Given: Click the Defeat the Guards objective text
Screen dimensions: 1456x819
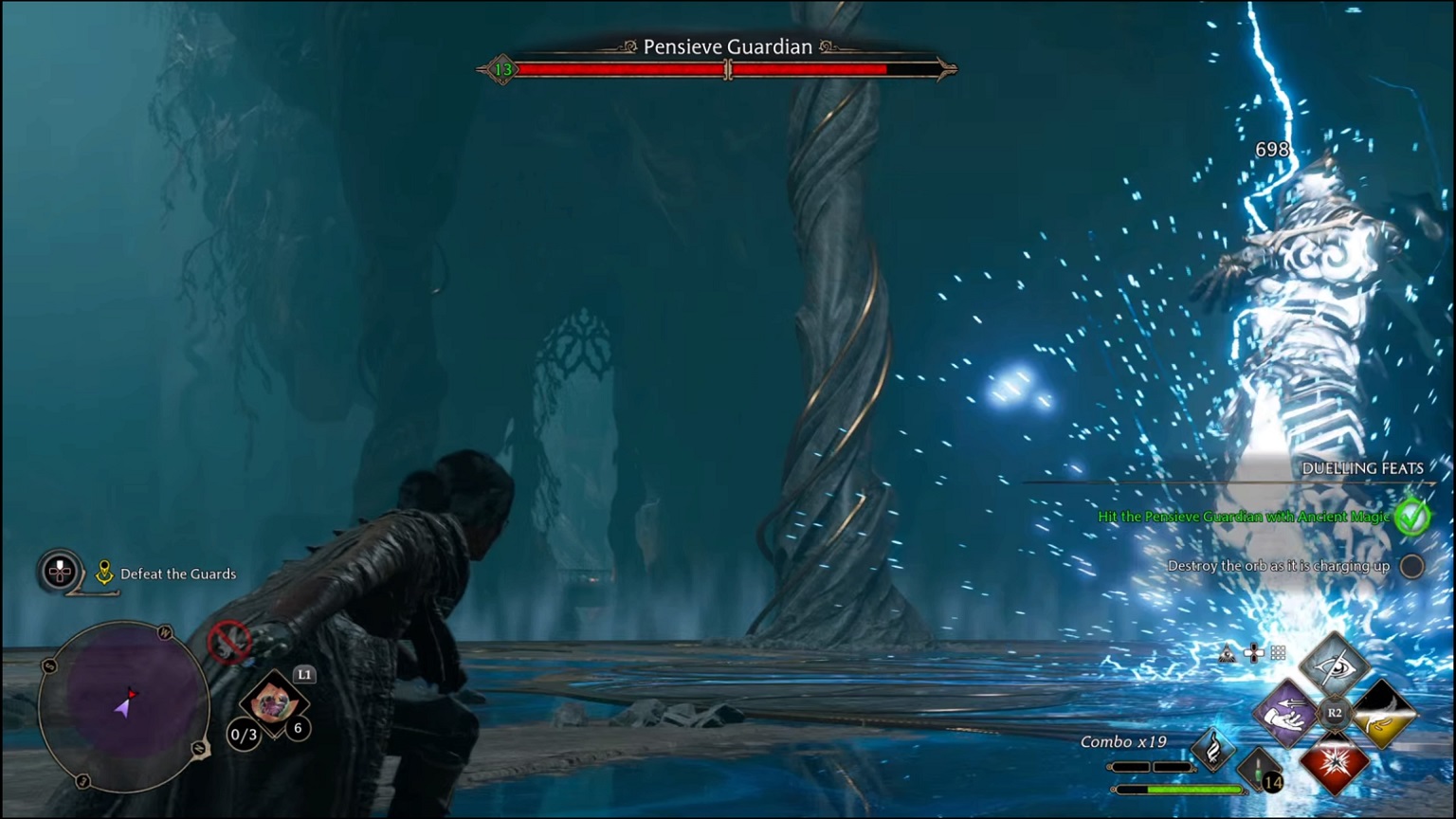Looking at the screenshot, I should click(177, 573).
